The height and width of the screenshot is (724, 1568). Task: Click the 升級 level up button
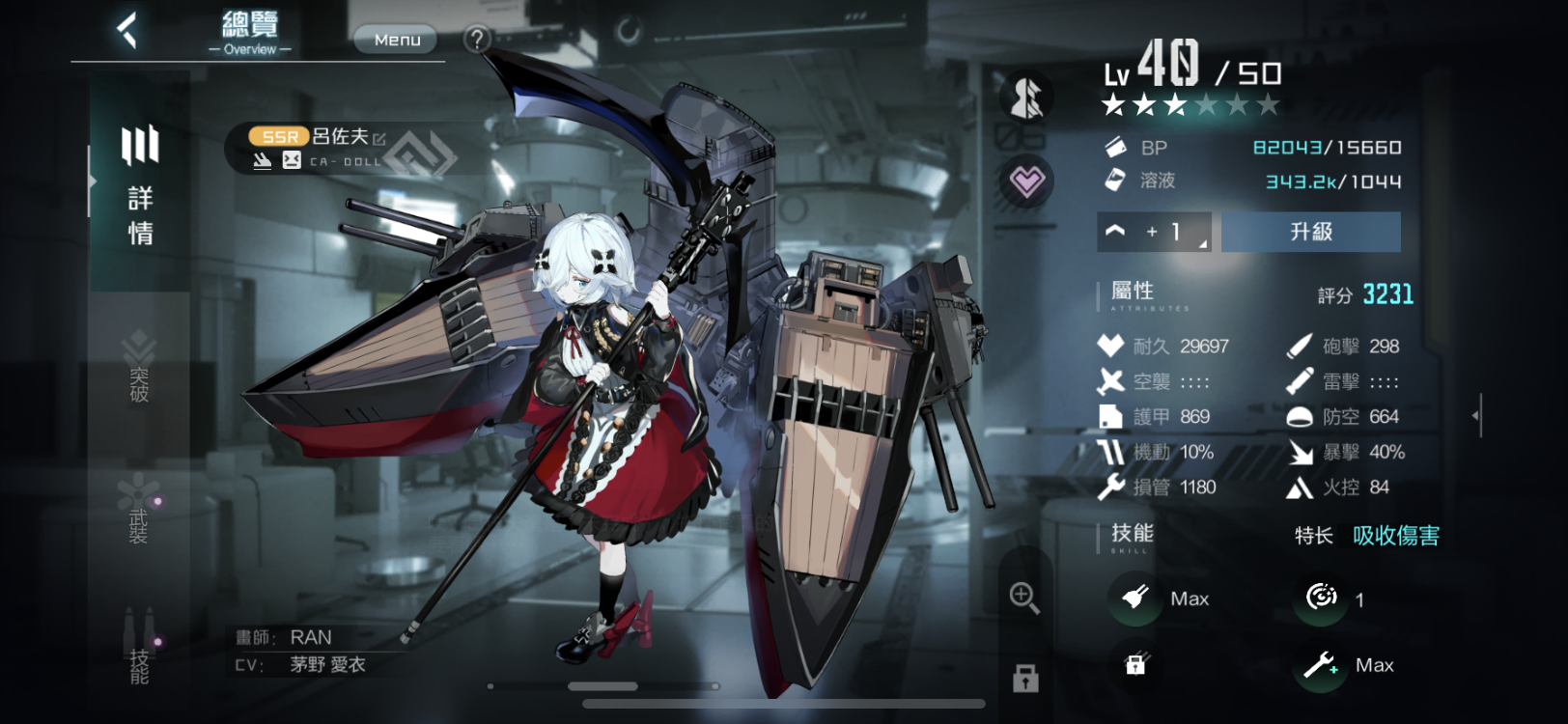(x=1310, y=232)
